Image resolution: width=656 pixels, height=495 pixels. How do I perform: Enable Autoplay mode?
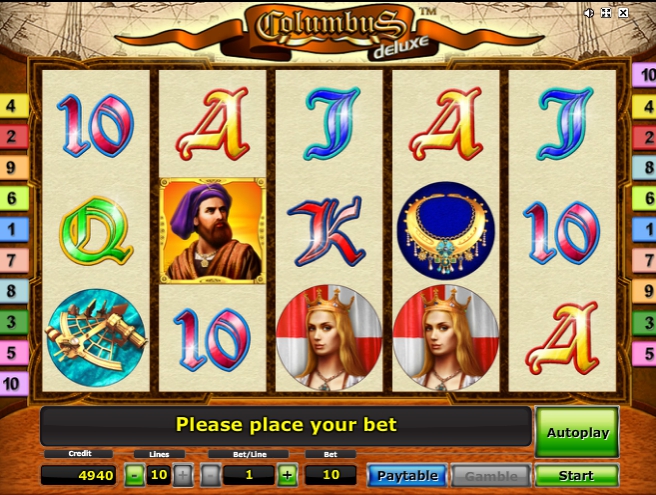(x=576, y=432)
